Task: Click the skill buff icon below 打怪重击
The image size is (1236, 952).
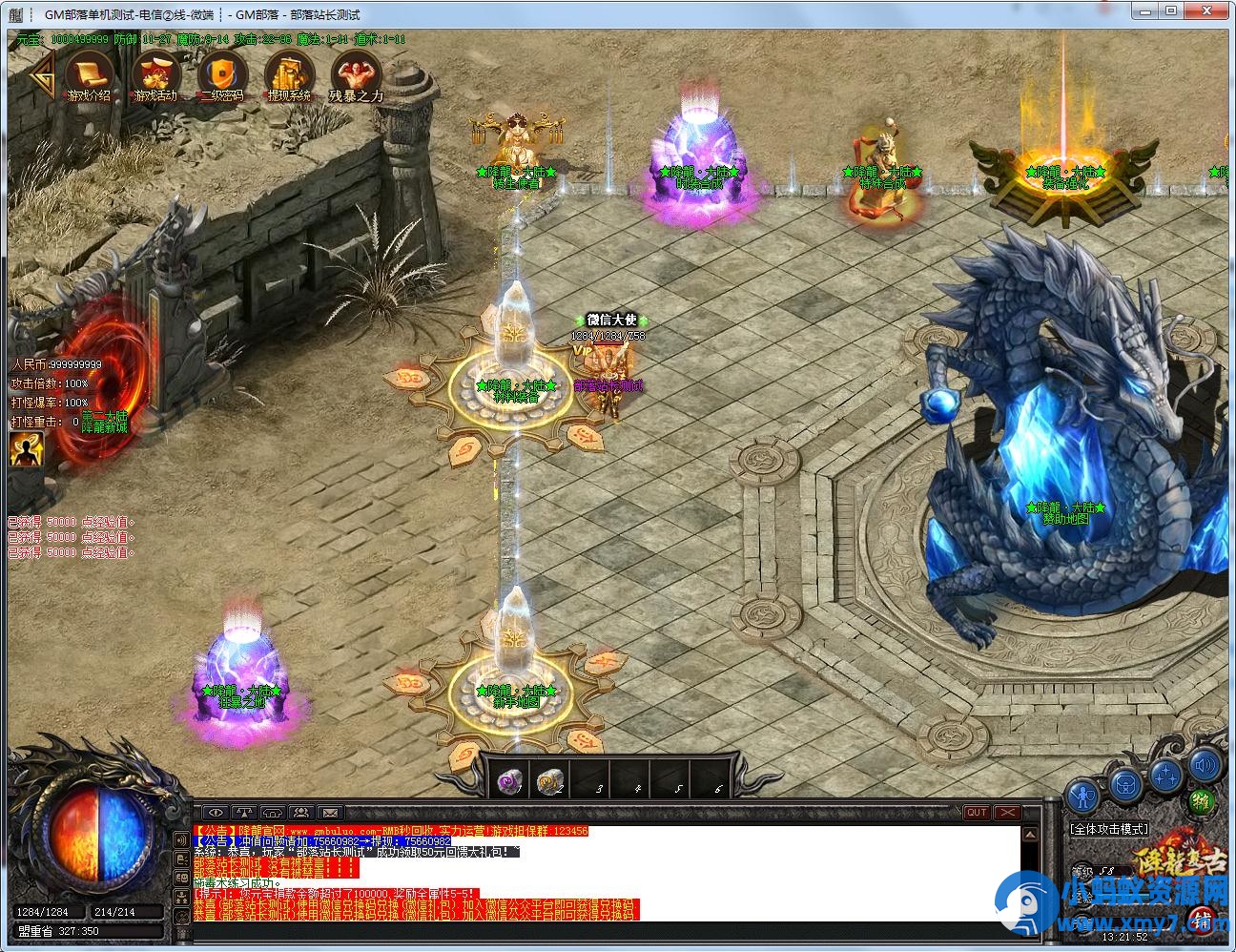Action: point(27,448)
